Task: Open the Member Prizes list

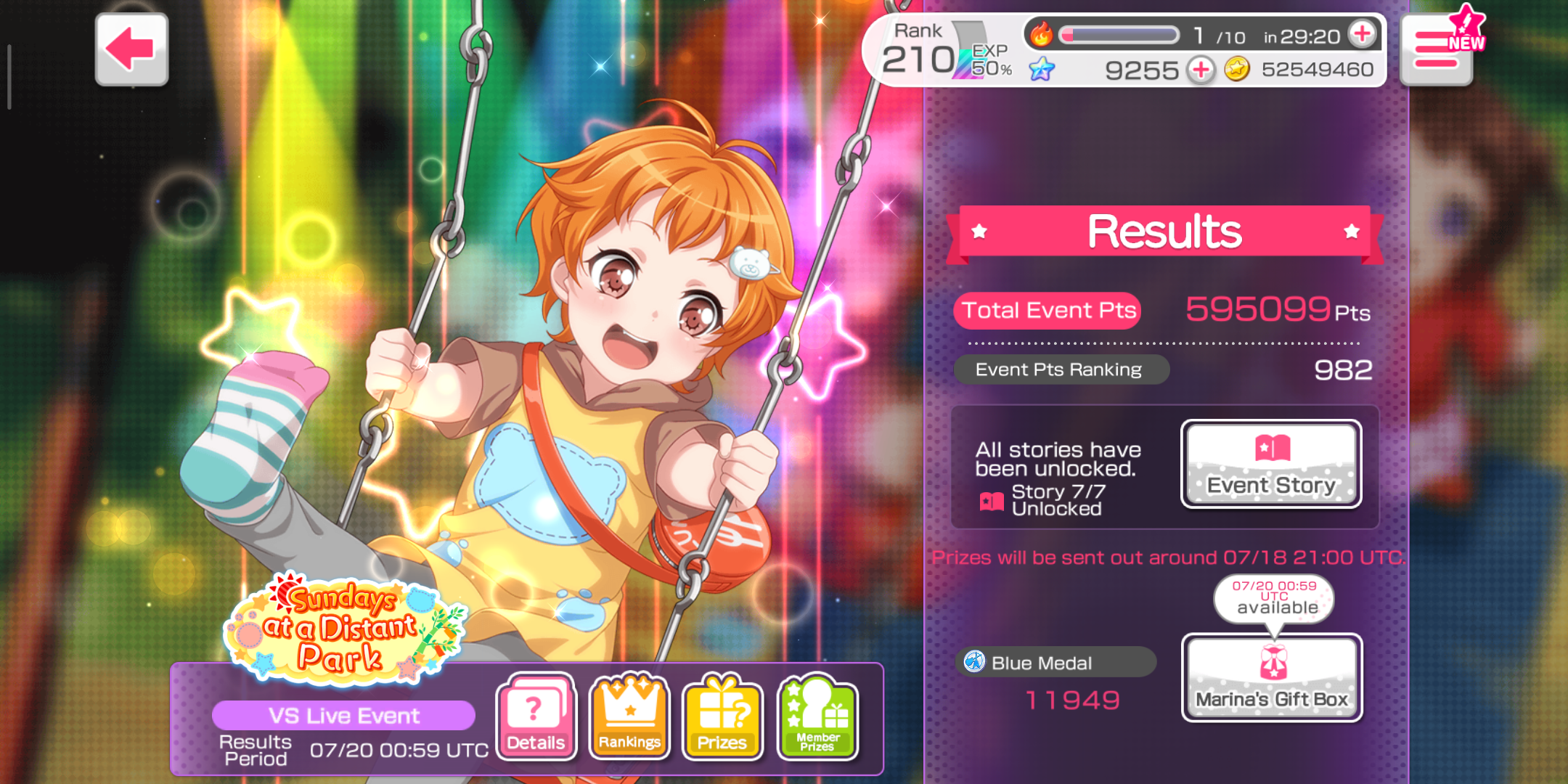Action: tap(817, 717)
